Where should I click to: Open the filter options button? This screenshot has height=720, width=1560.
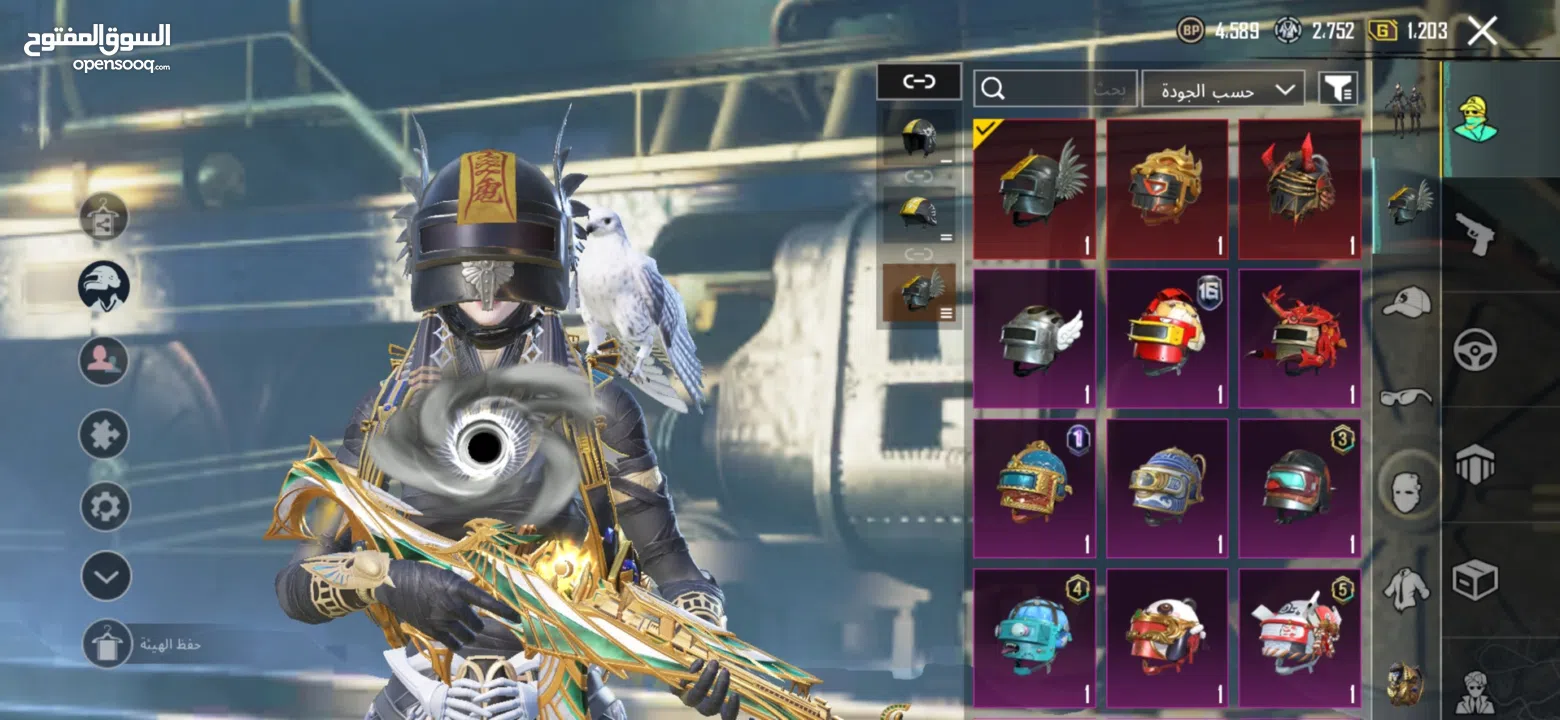[x=1338, y=90]
